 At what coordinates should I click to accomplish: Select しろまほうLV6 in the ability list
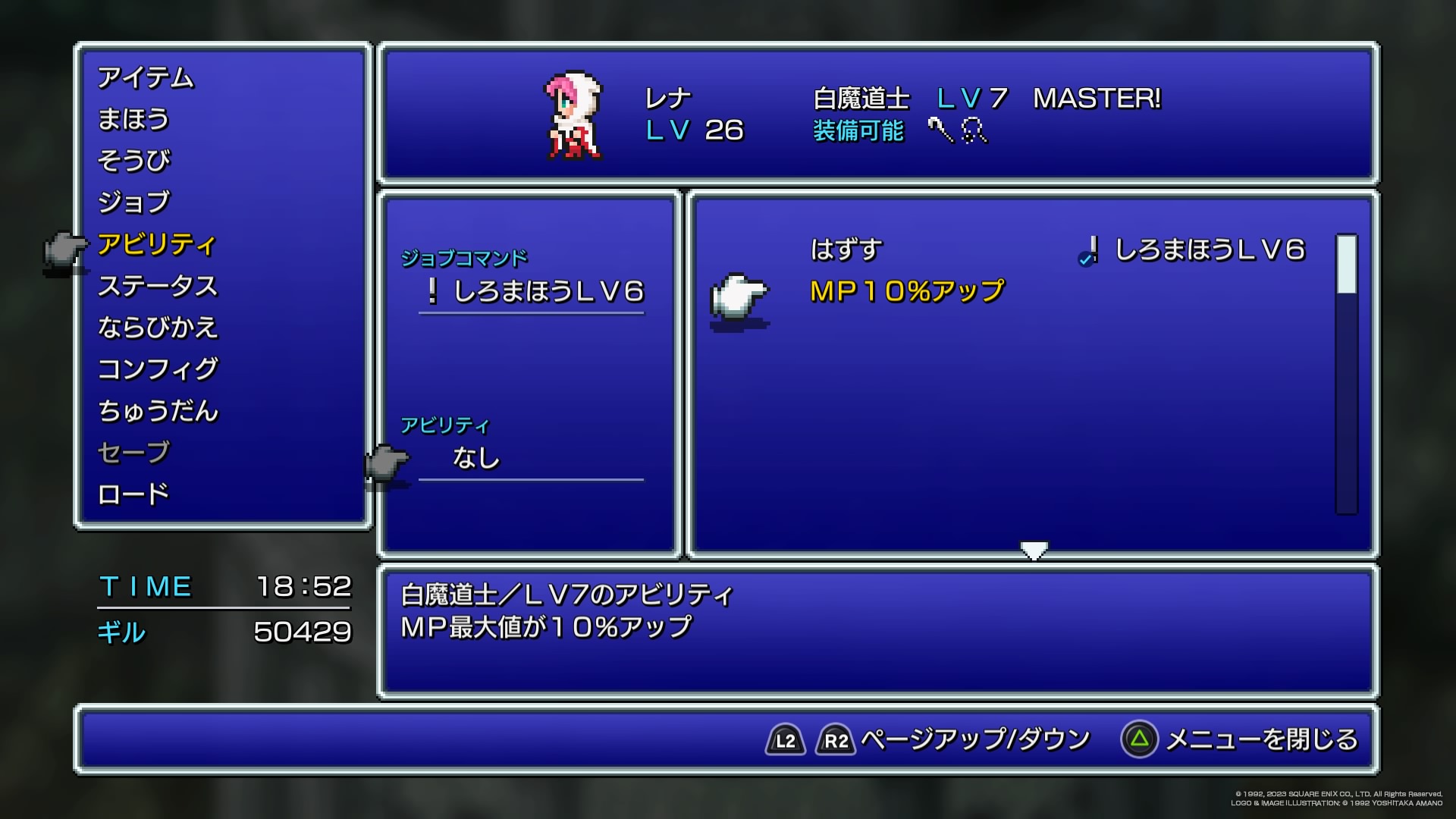click(x=1210, y=249)
